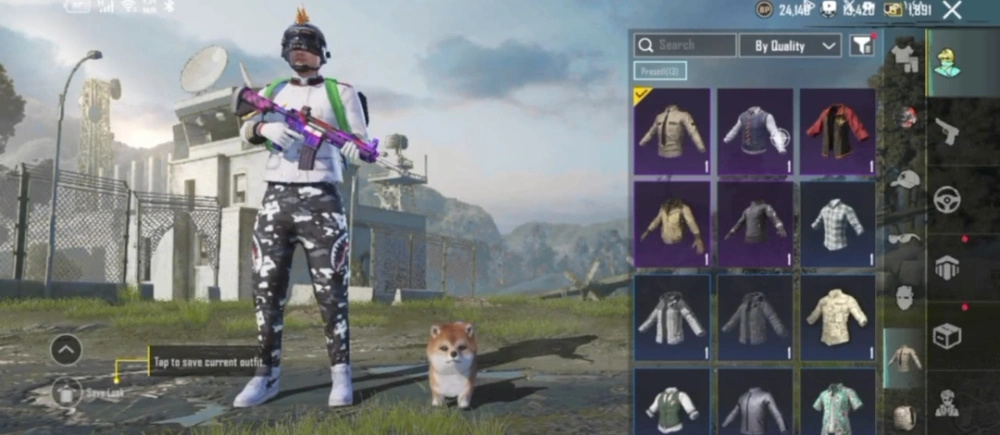
Task: Select the equipped khaki jacket with tie
Action: coord(672,131)
